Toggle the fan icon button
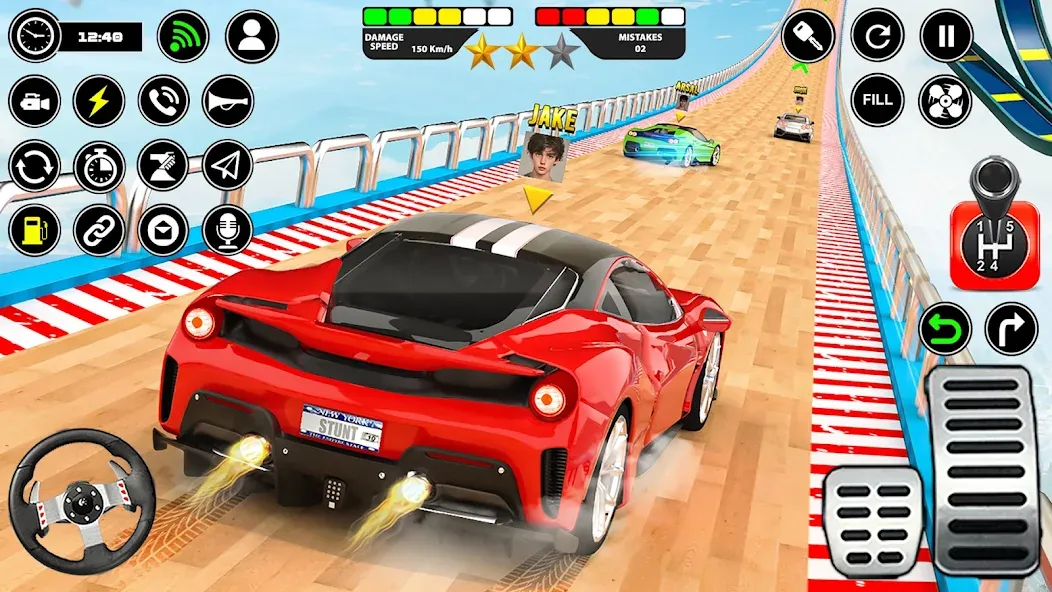The image size is (1052, 592). pos(945,100)
